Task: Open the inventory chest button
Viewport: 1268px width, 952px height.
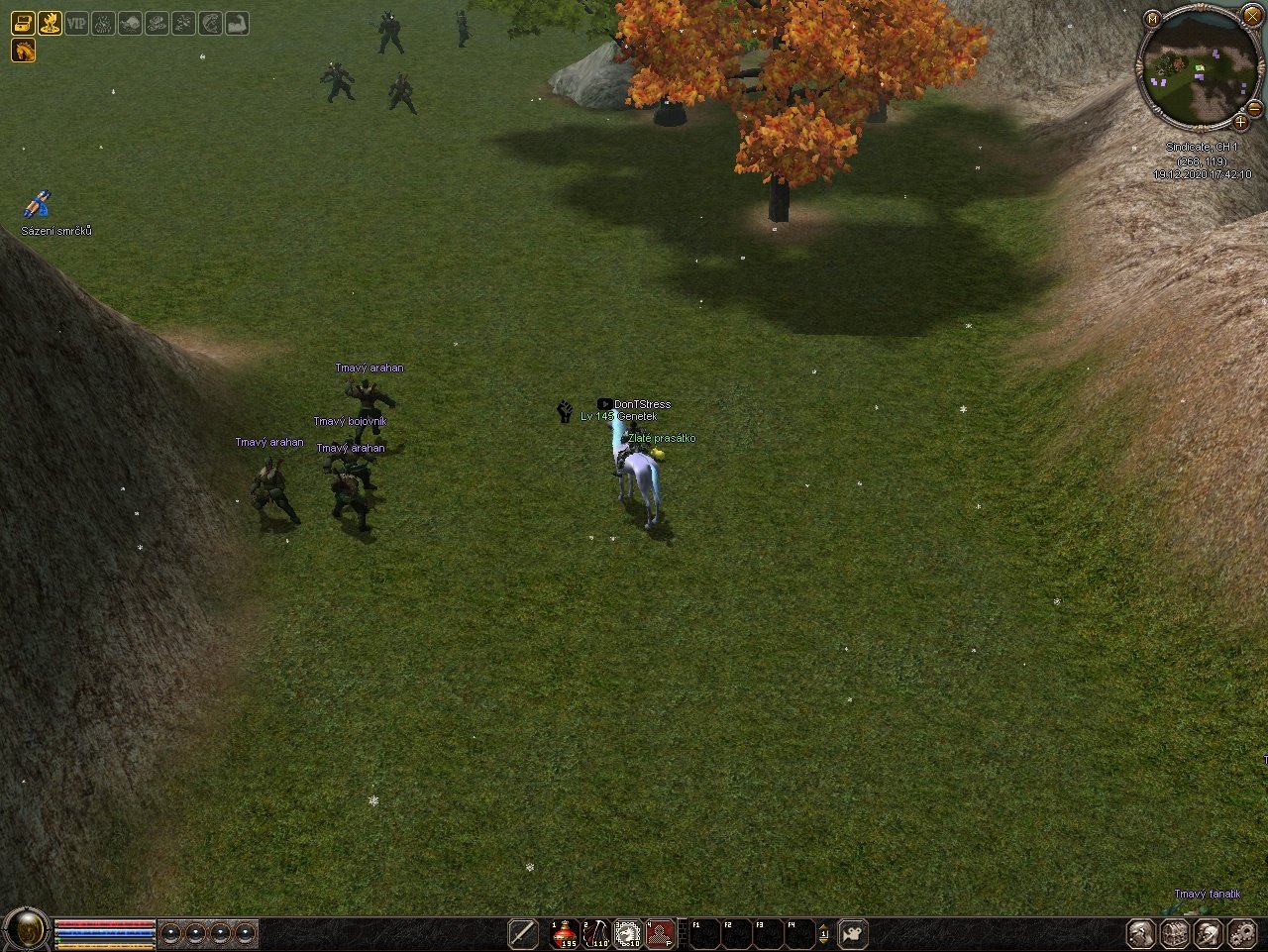Action: (1175, 933)
